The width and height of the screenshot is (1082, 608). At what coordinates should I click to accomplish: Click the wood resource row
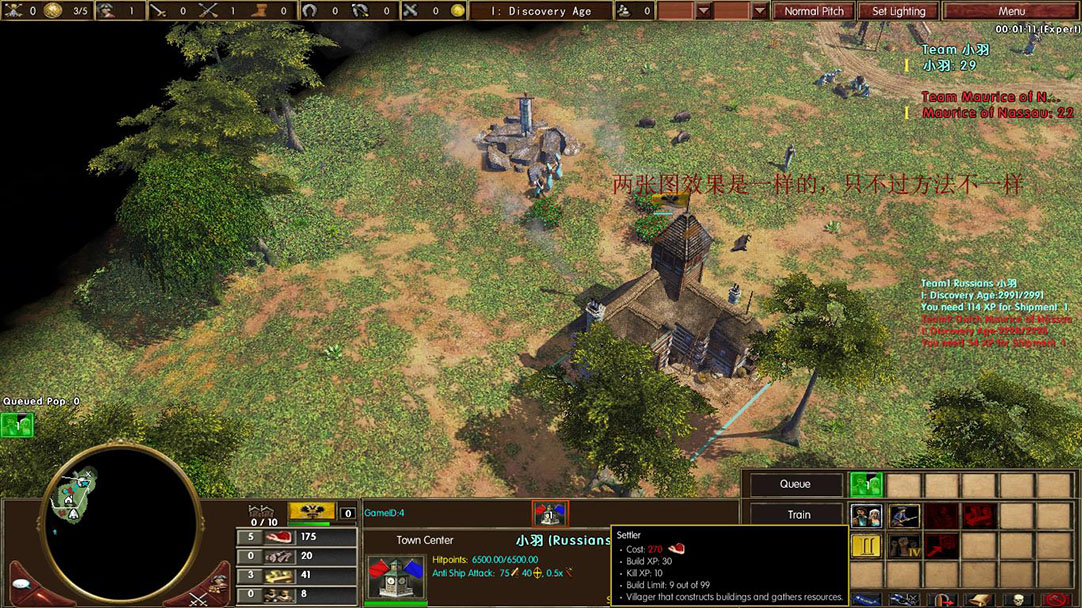[x=296, y=556]
